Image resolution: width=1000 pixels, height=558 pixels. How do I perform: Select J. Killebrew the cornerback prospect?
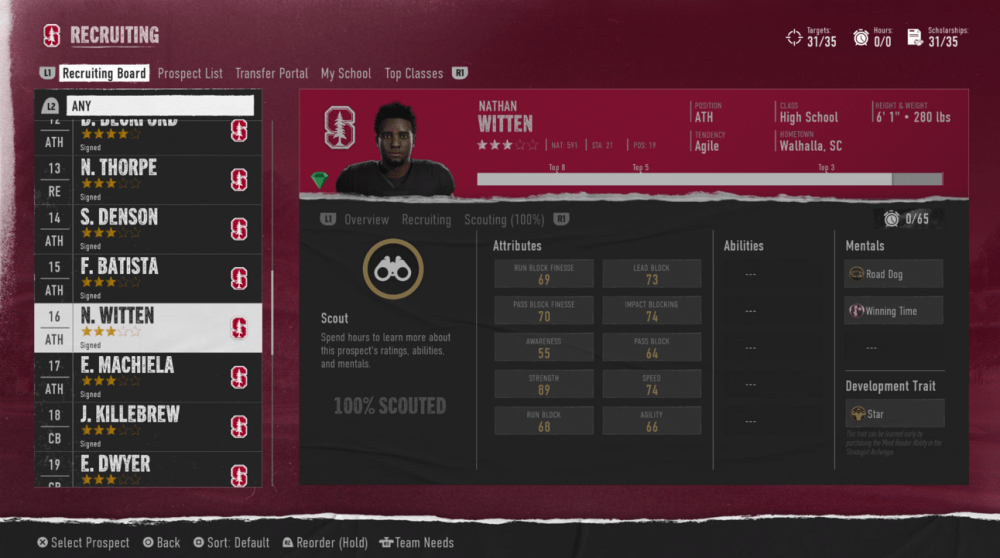(150, 426)
